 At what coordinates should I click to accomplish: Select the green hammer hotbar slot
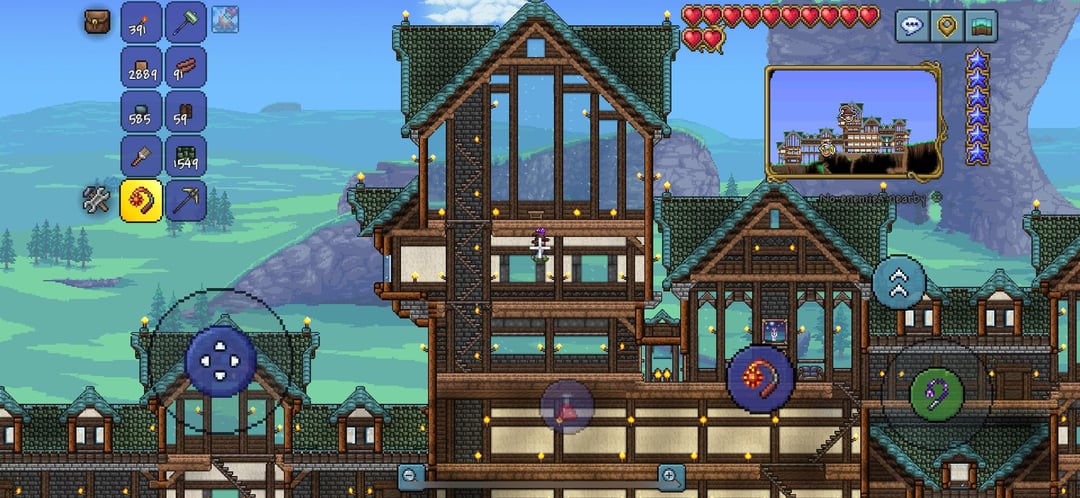pyautogui.click(x=185, y=22)
